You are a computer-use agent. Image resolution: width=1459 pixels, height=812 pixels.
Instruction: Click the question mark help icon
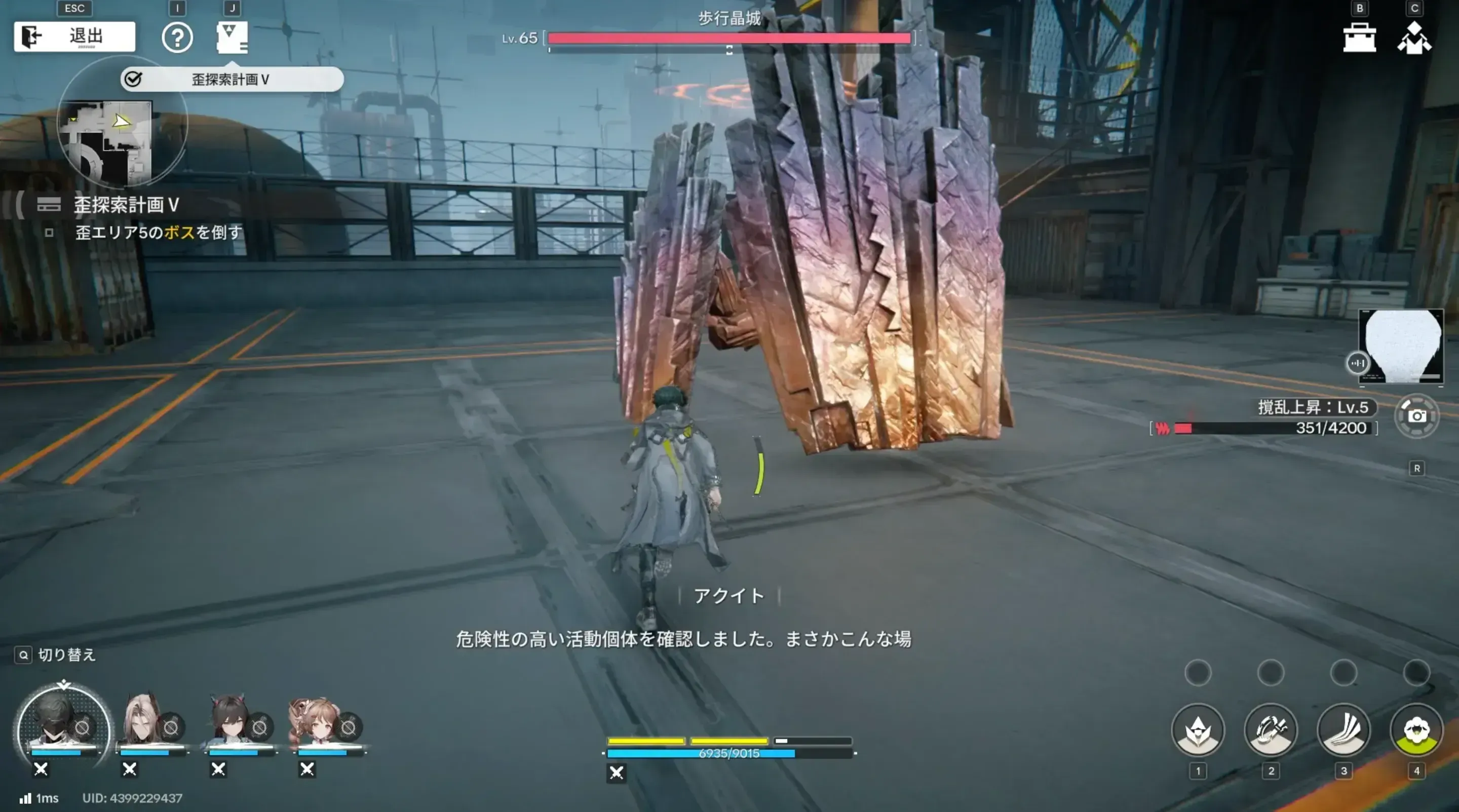point(177,38)
